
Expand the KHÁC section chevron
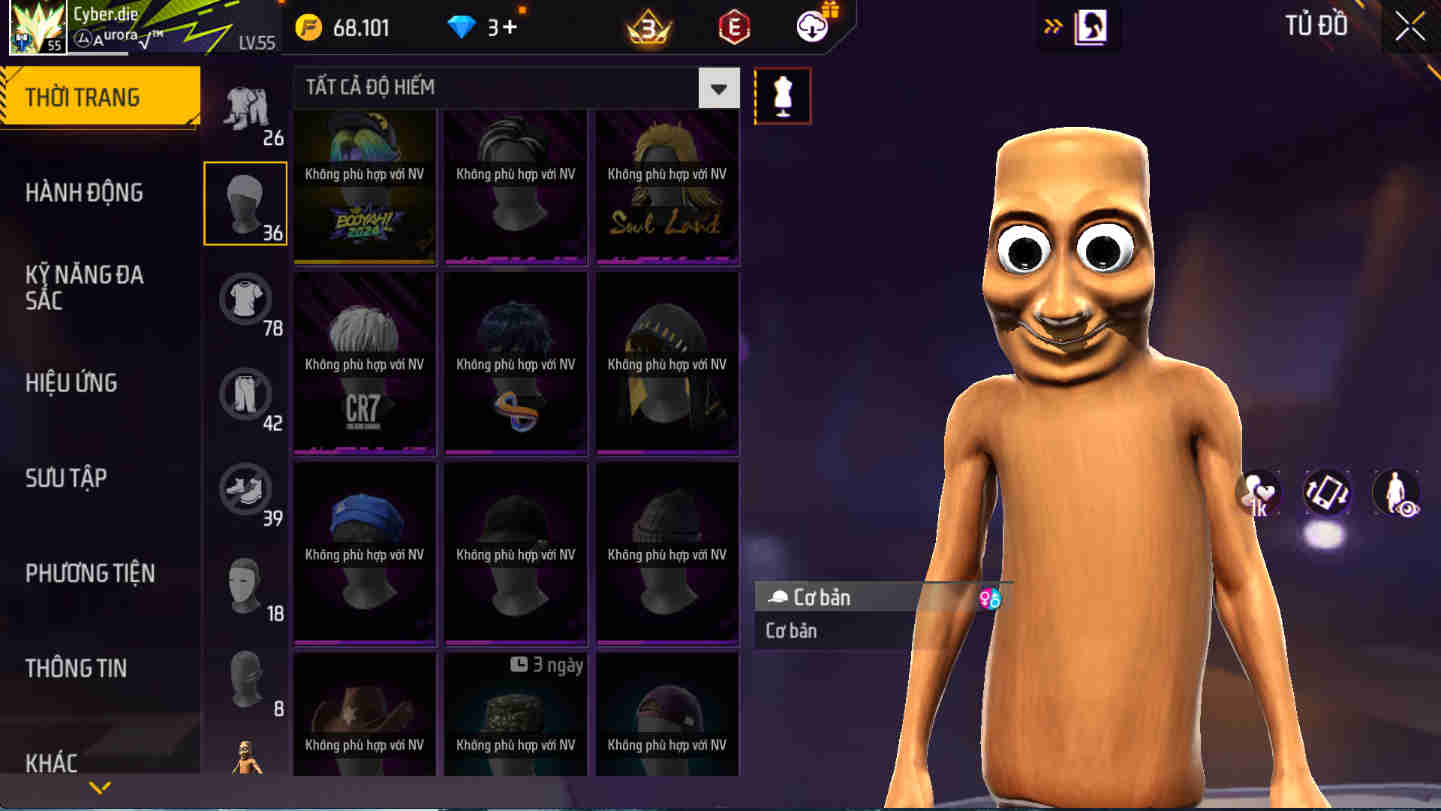click(x=99, y=787)
